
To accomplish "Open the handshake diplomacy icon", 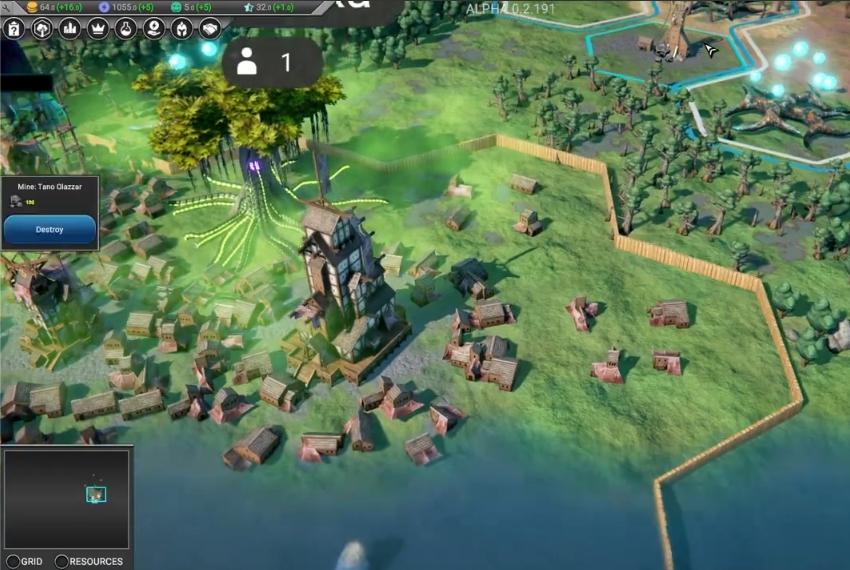I will 210,28.
